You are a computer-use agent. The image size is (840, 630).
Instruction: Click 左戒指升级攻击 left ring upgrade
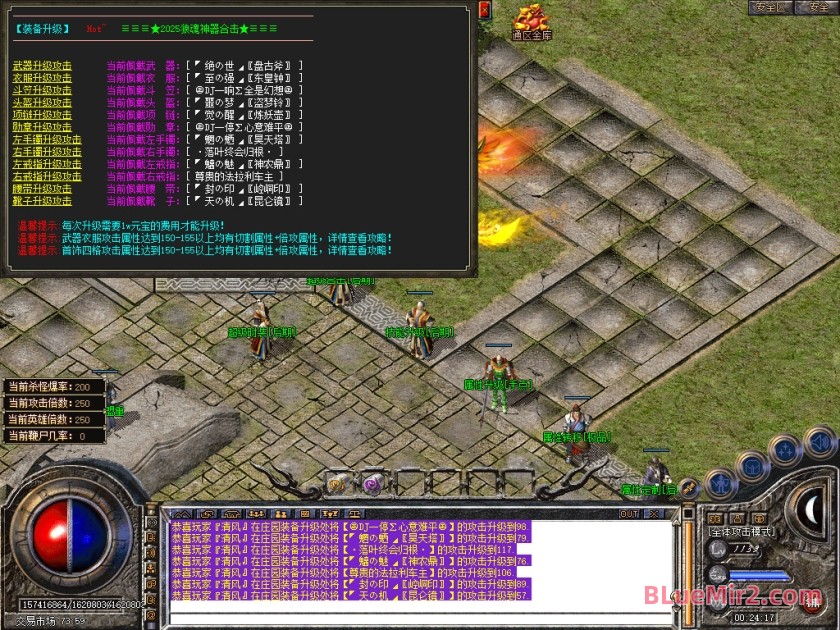(x=46, y=163)
